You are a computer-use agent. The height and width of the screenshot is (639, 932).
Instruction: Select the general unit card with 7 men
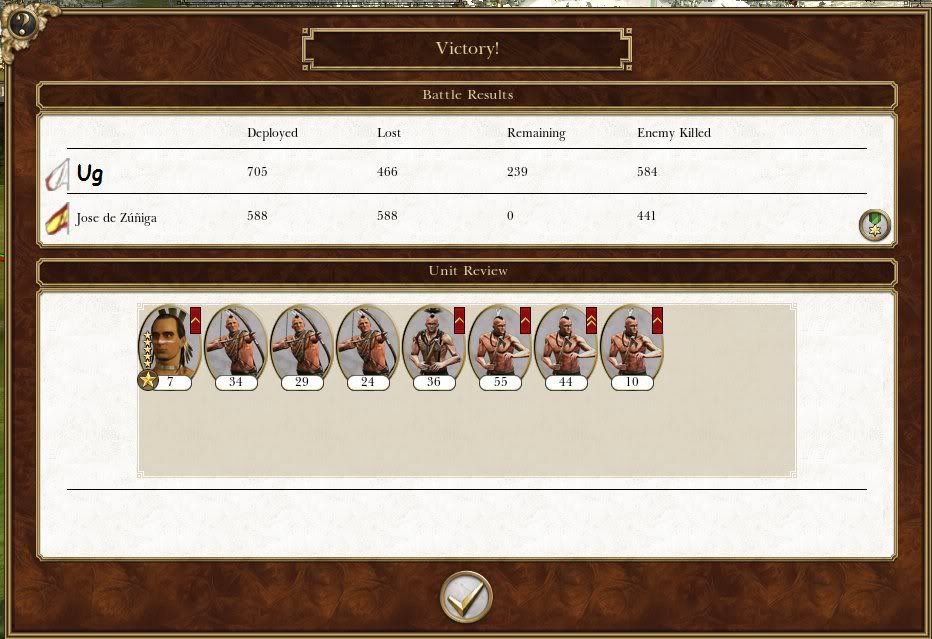pyautogui.click(x=169, y=345)
